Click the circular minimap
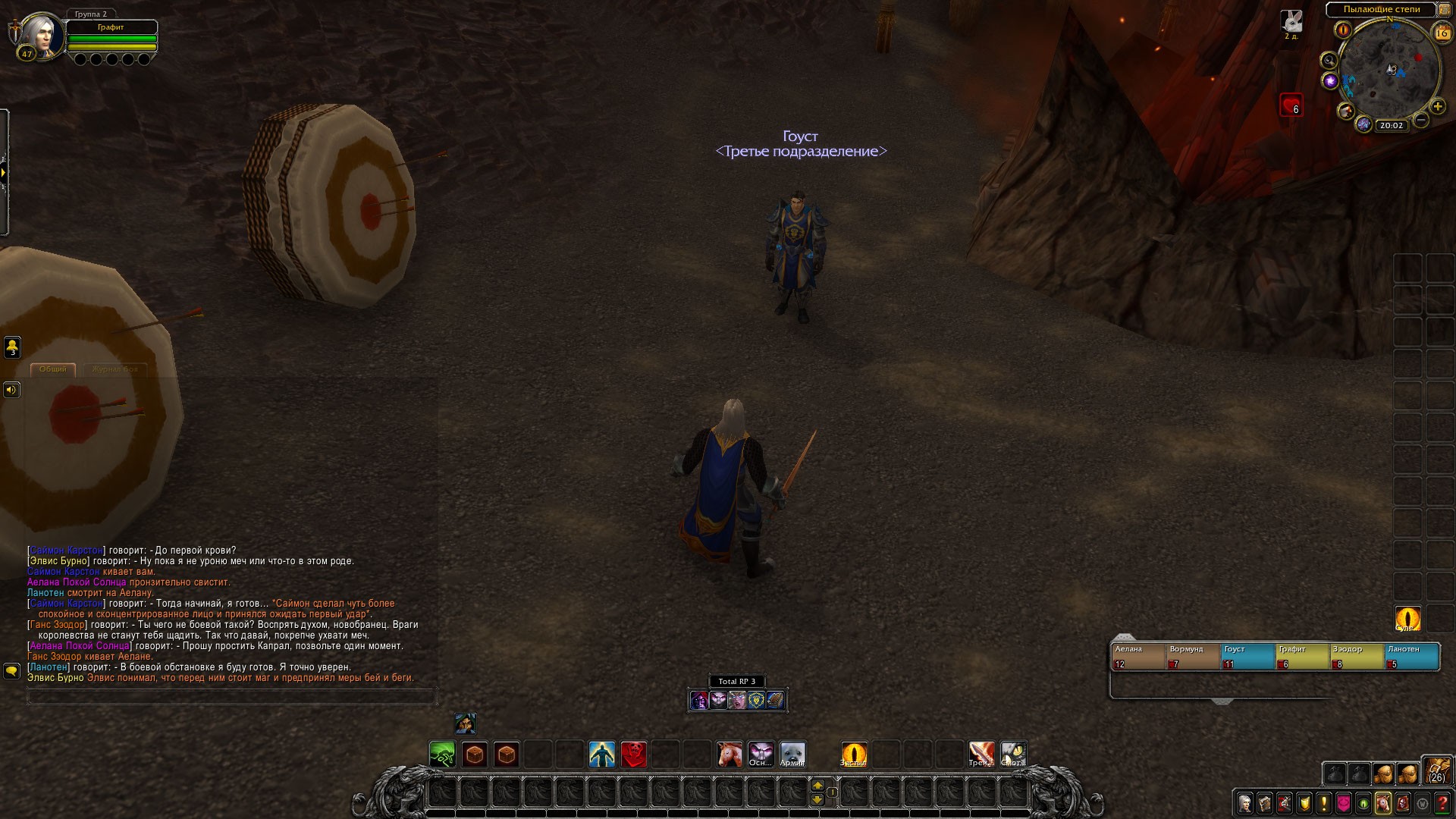1456x819 pixels. tap(1389, 70)
